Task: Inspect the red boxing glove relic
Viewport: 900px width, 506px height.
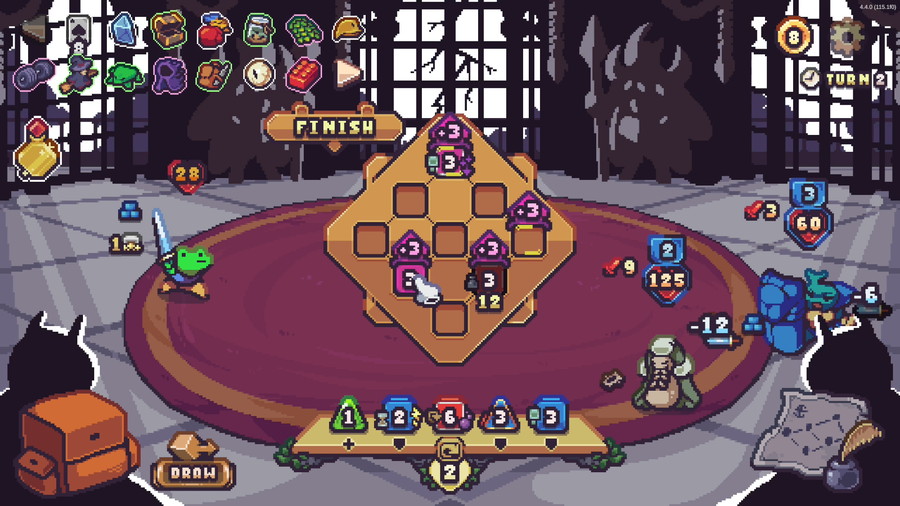Action: click(x=213, y=30)
